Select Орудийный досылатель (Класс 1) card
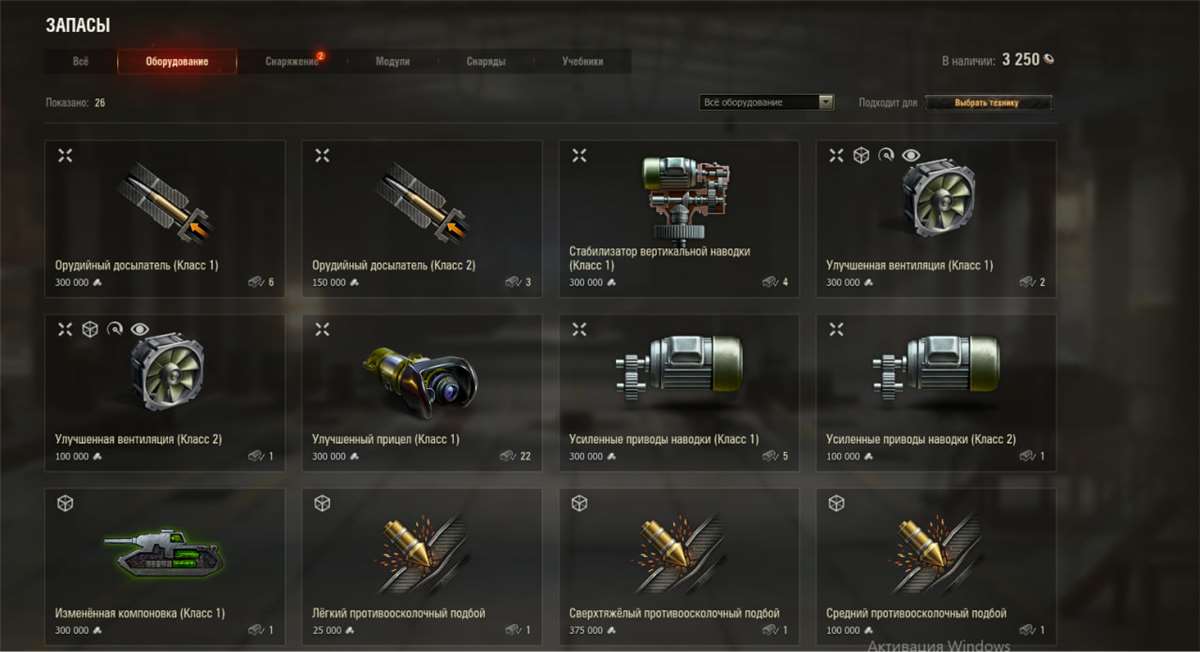Image resolution: width=1200 pixels, height=652 pixels. click(x=165, y=219)
